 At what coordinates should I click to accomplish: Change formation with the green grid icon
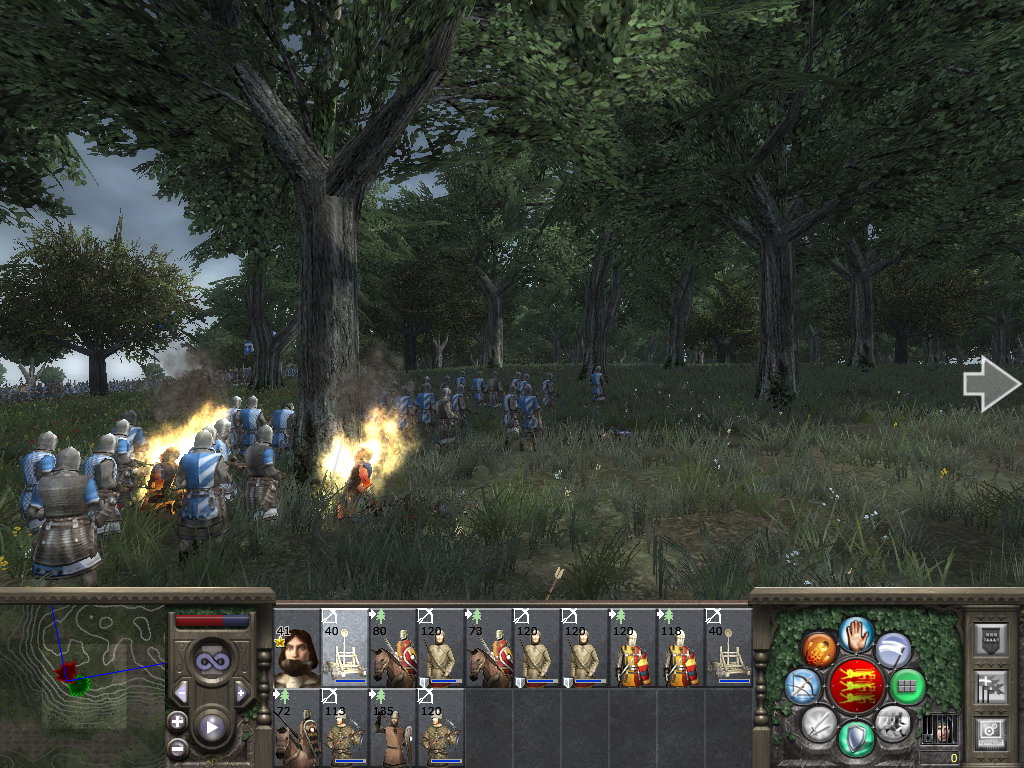(907, 687)
